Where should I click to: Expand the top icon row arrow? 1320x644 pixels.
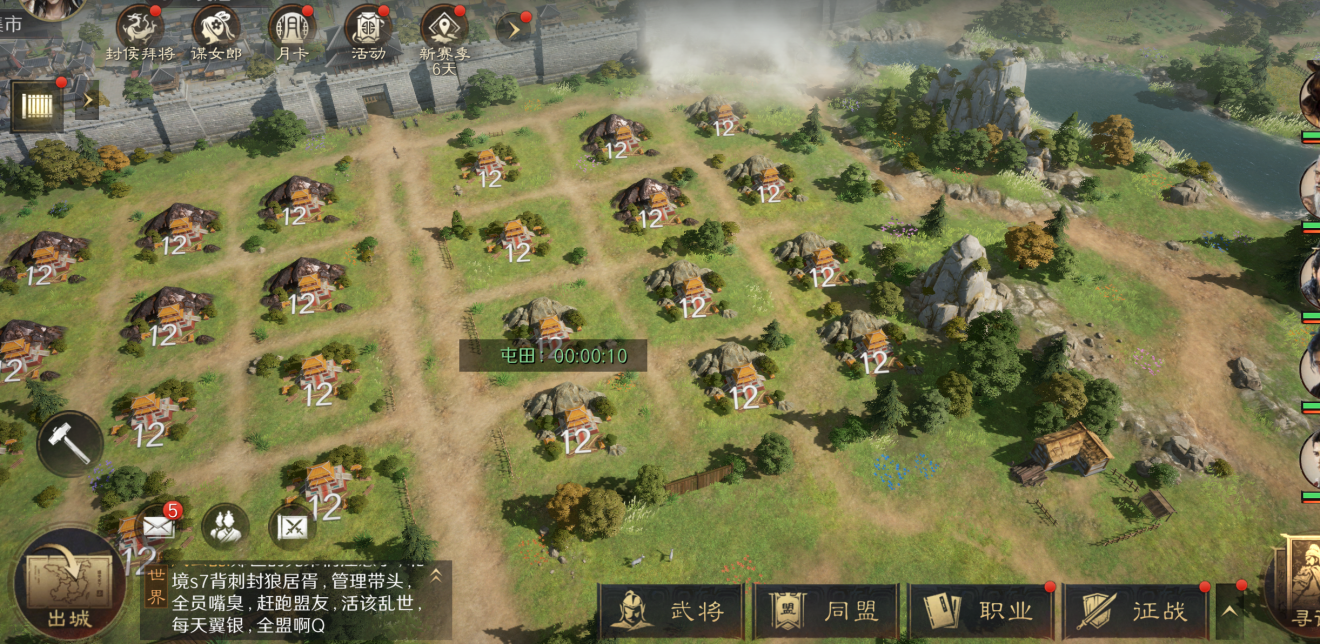(x=513, y=29)
